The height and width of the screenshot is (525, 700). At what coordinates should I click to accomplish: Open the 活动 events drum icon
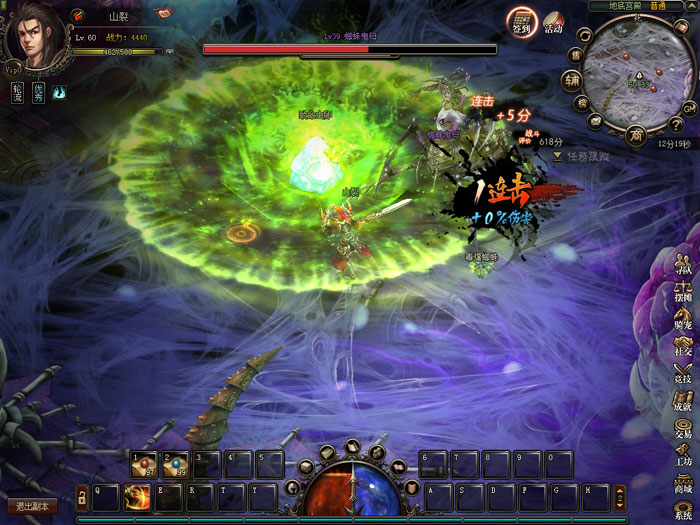coord(553,23)
